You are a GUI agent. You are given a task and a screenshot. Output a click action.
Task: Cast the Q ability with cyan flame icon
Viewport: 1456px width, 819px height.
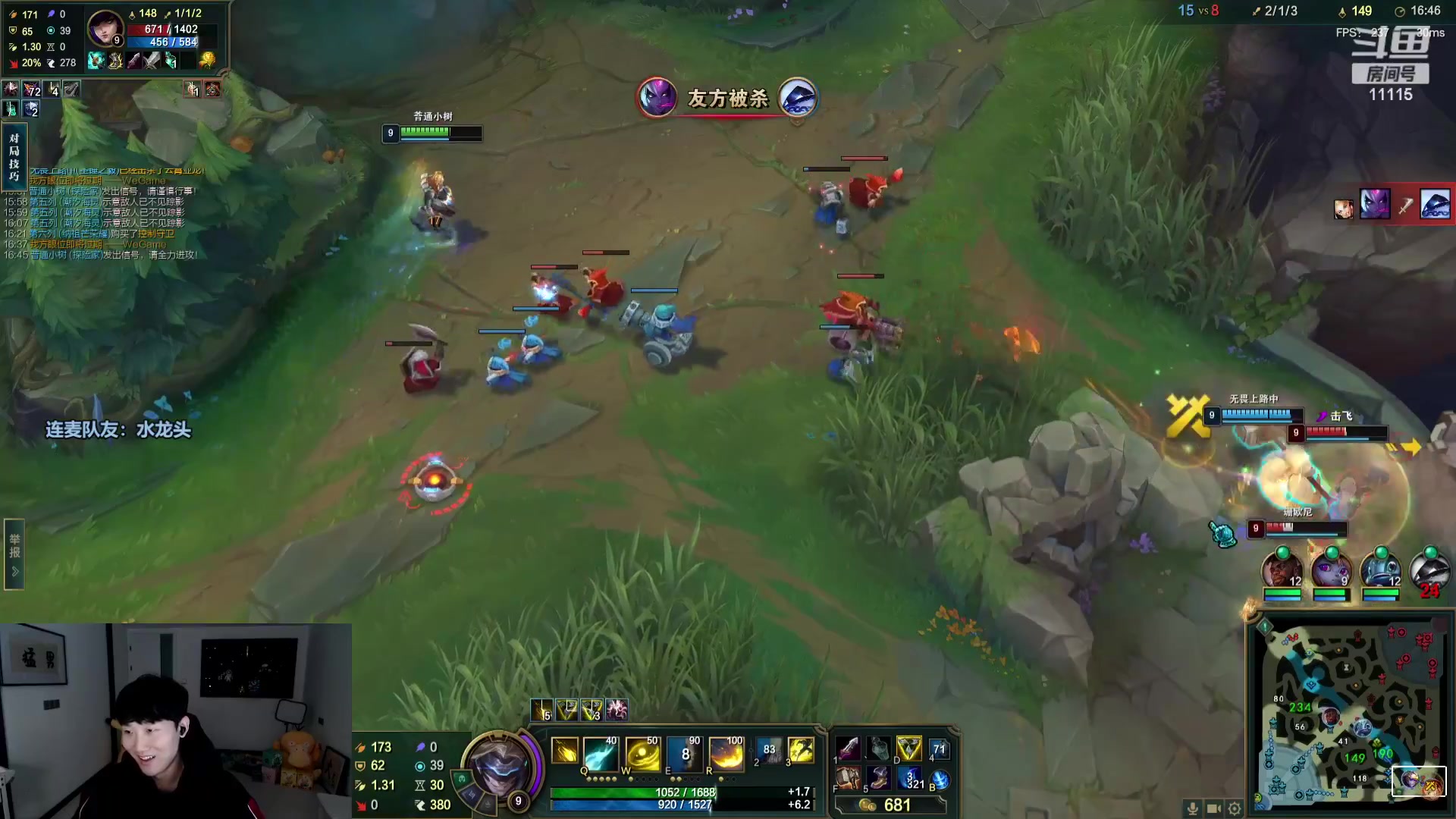pos(600,753)
